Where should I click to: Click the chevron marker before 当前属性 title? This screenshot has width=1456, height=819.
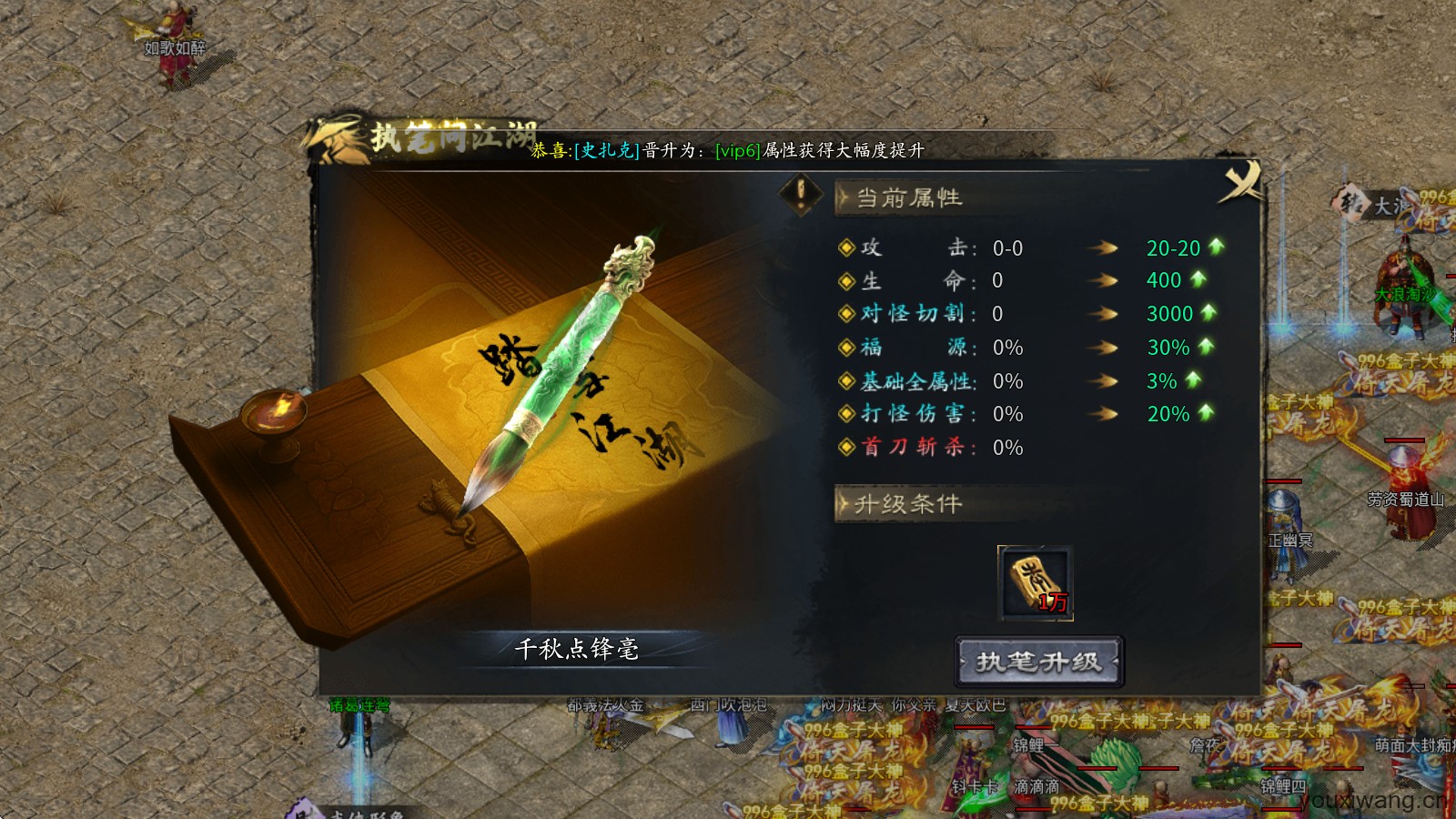pos(842,197)
